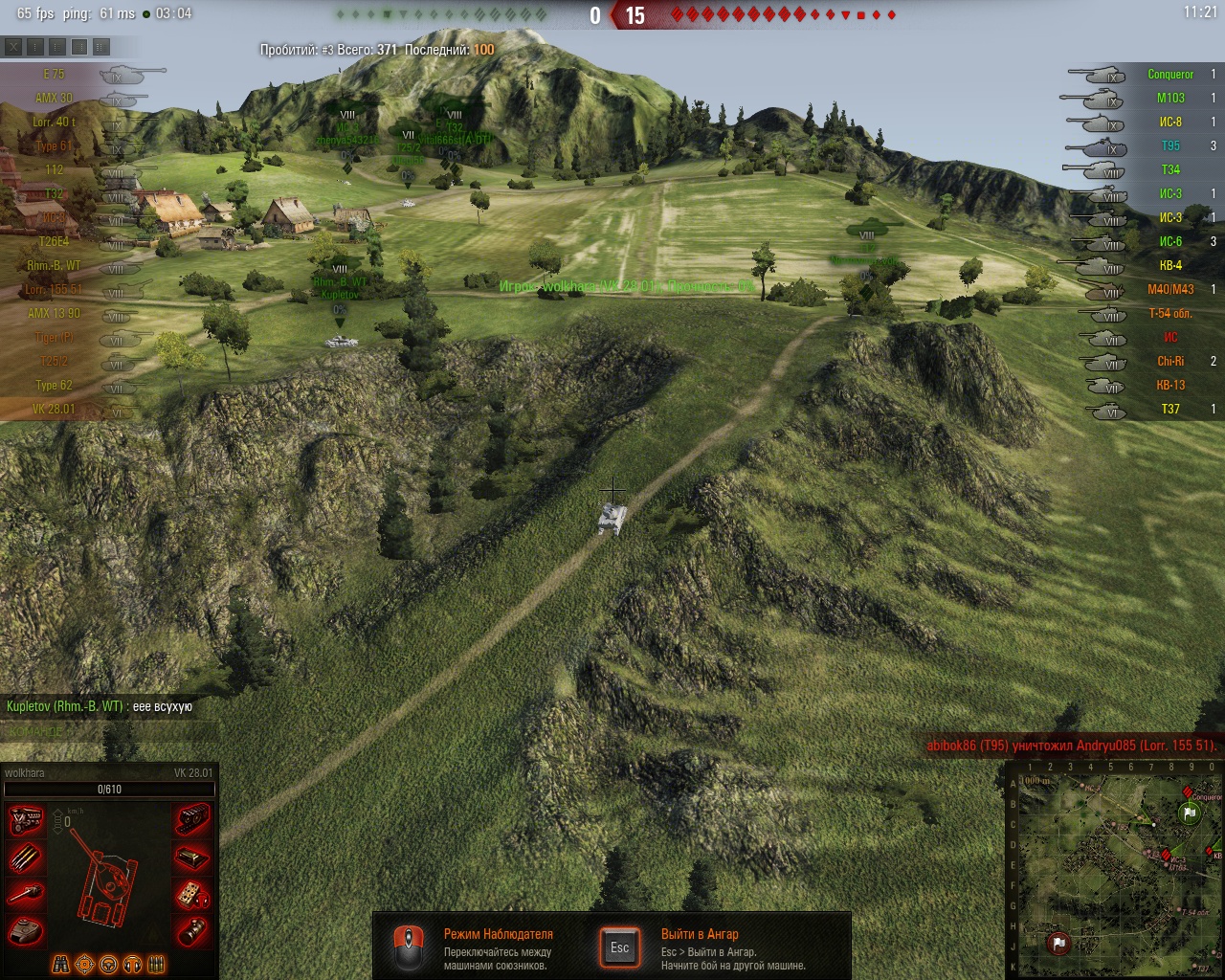The image size is (1225, 980).
Task: Select the enemy Conqueror row
Action: coord(1169,74)
